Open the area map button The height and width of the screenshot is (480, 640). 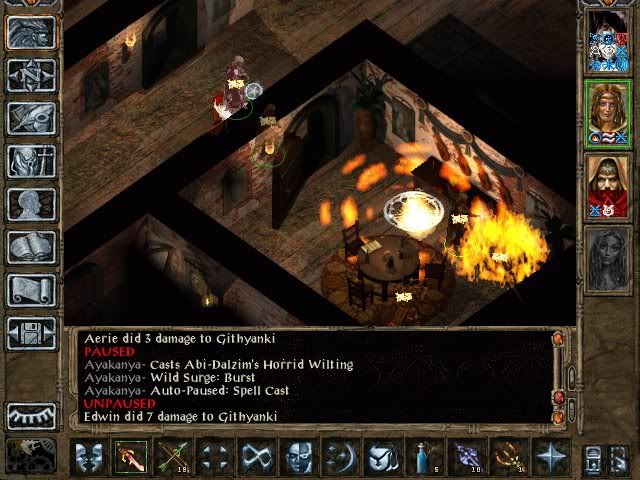tap(31, 75)
